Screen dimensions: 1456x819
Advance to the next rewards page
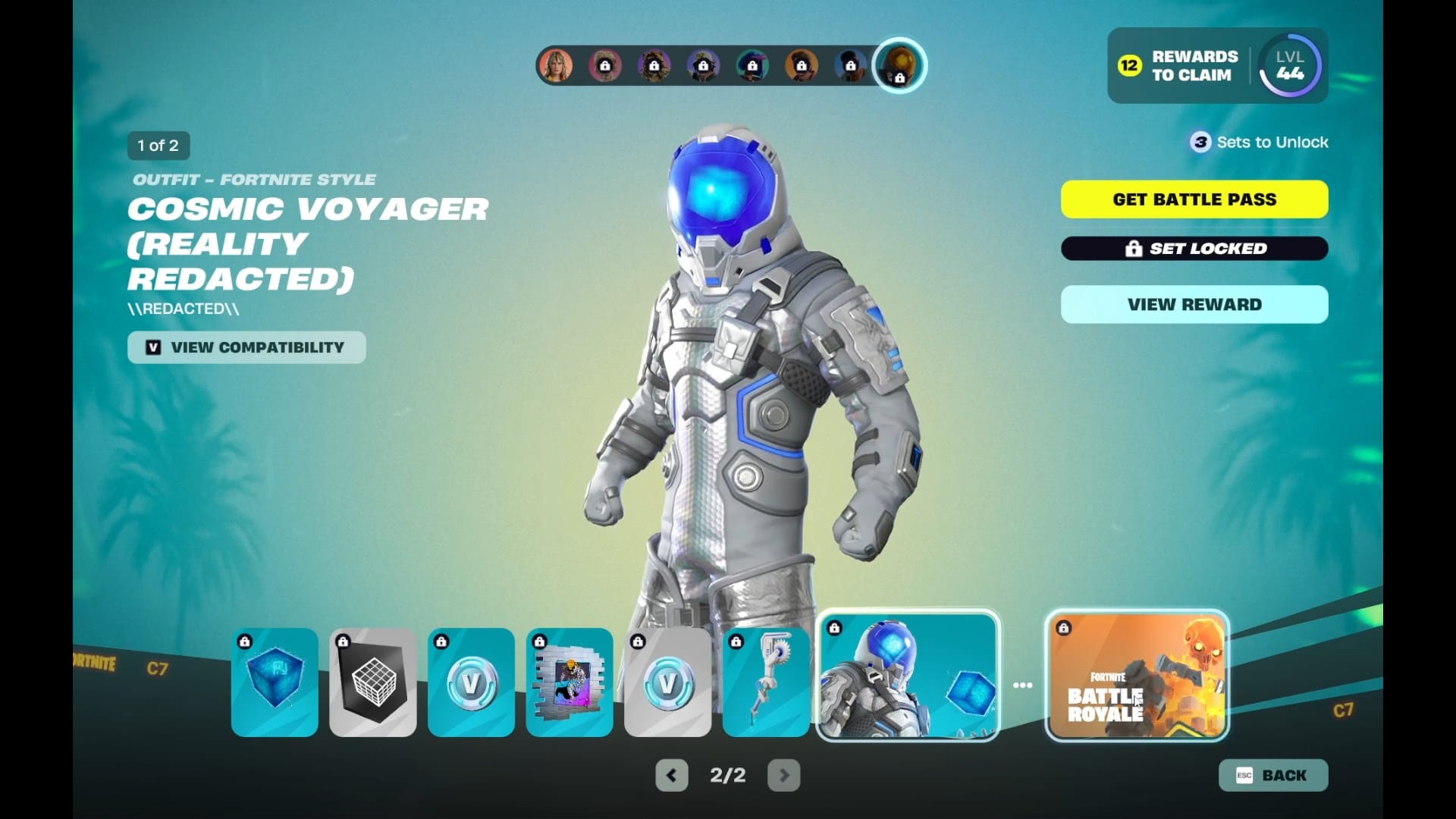pyautogui.click(x=784, y=775)
